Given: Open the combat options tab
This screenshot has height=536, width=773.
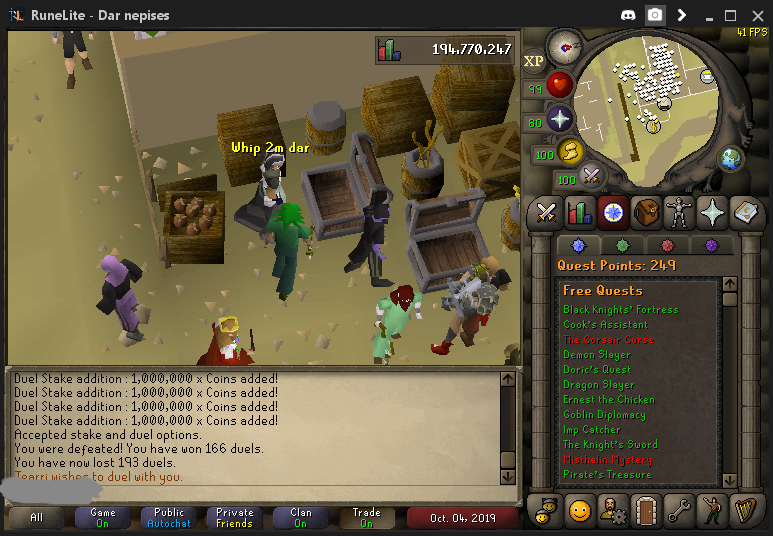Looking at the screenshot, I should pyautogui.click(x=546, y=212).
